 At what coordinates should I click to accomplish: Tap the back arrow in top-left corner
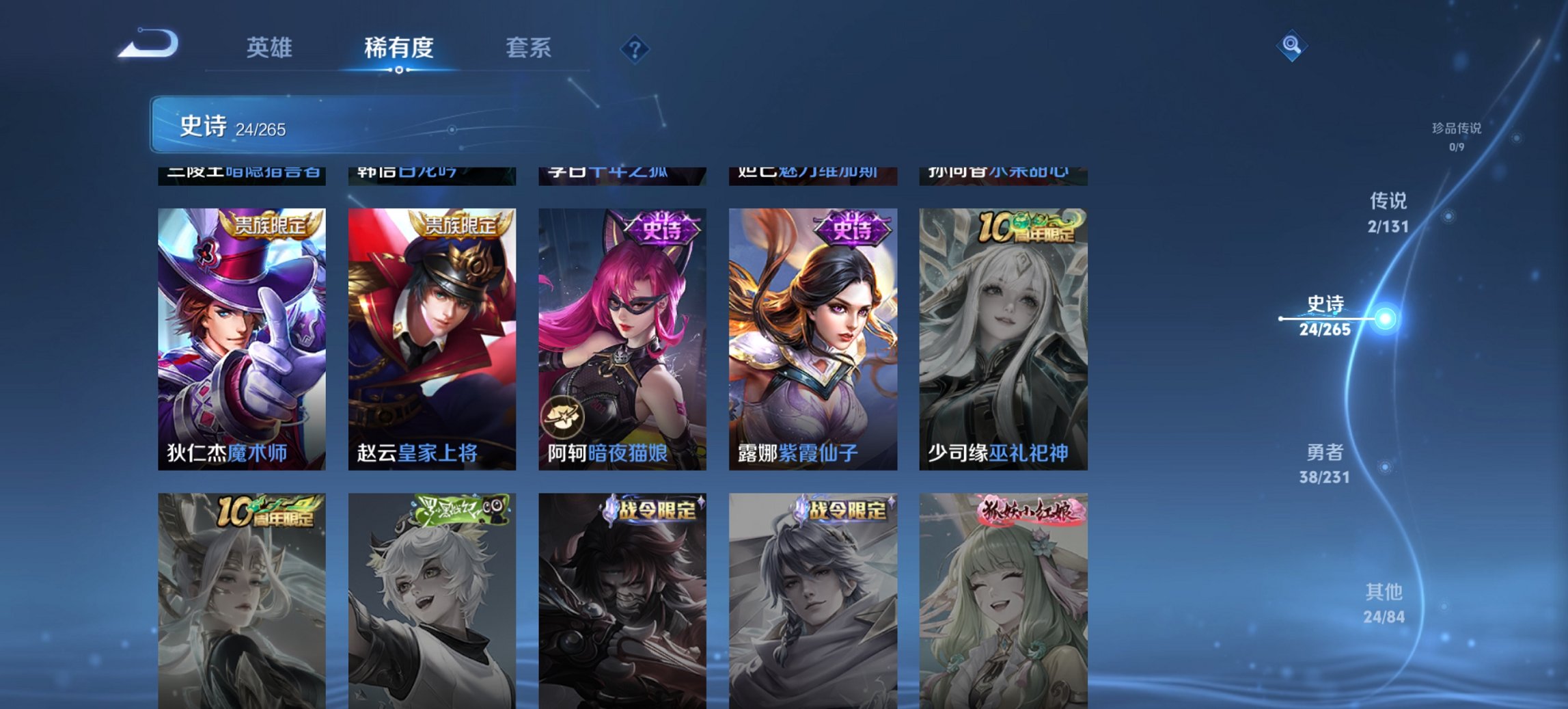[x=147, y=43]
